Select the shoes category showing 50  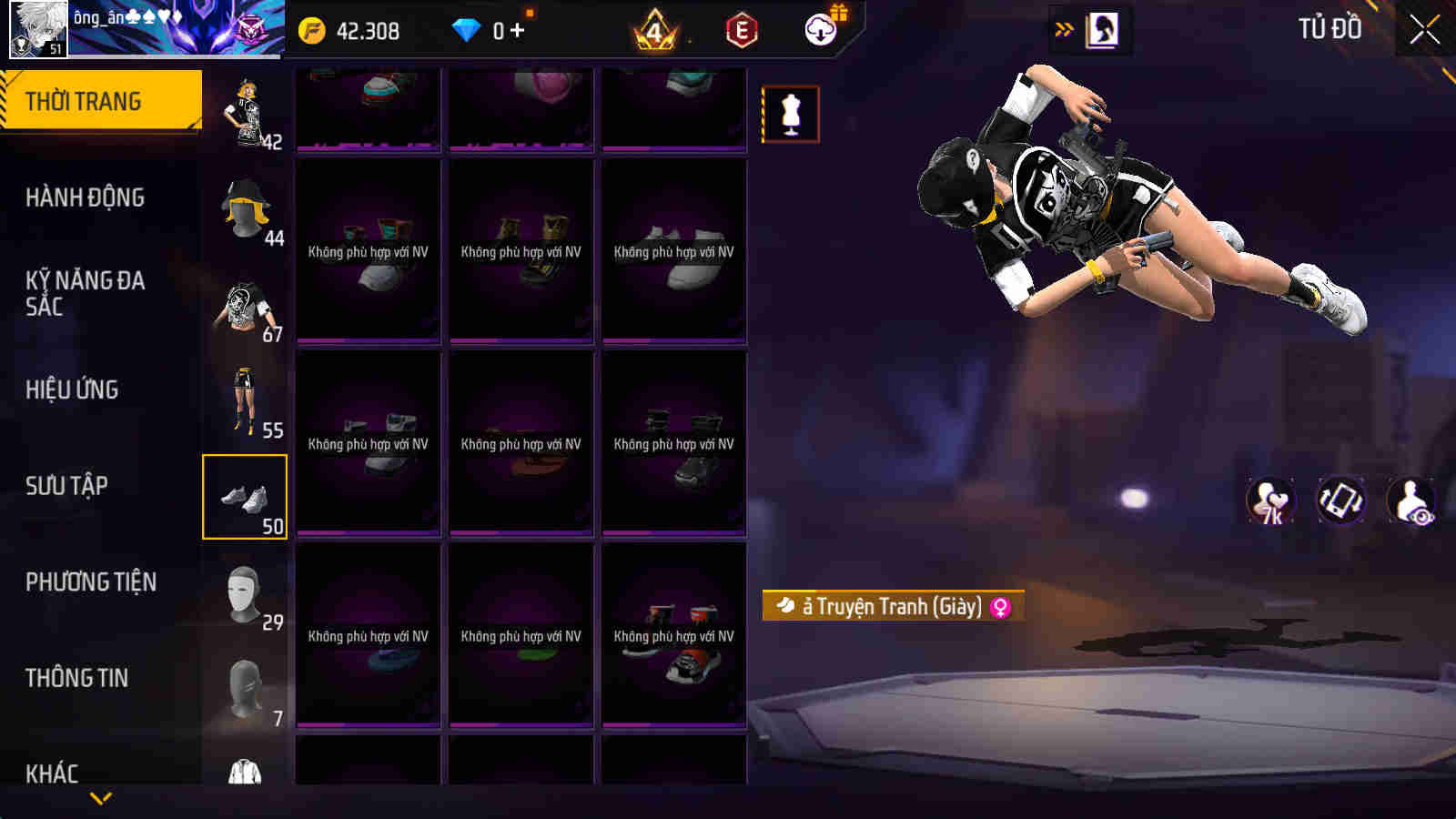pos(245,496)
